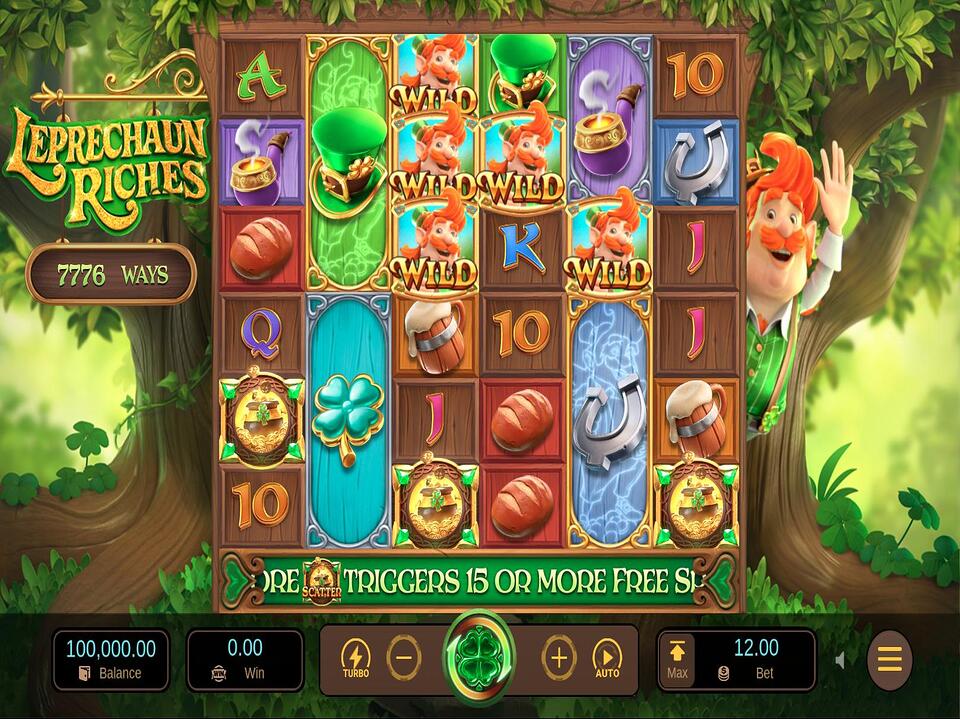Start Auto spin mode

[x=607, y=659]
